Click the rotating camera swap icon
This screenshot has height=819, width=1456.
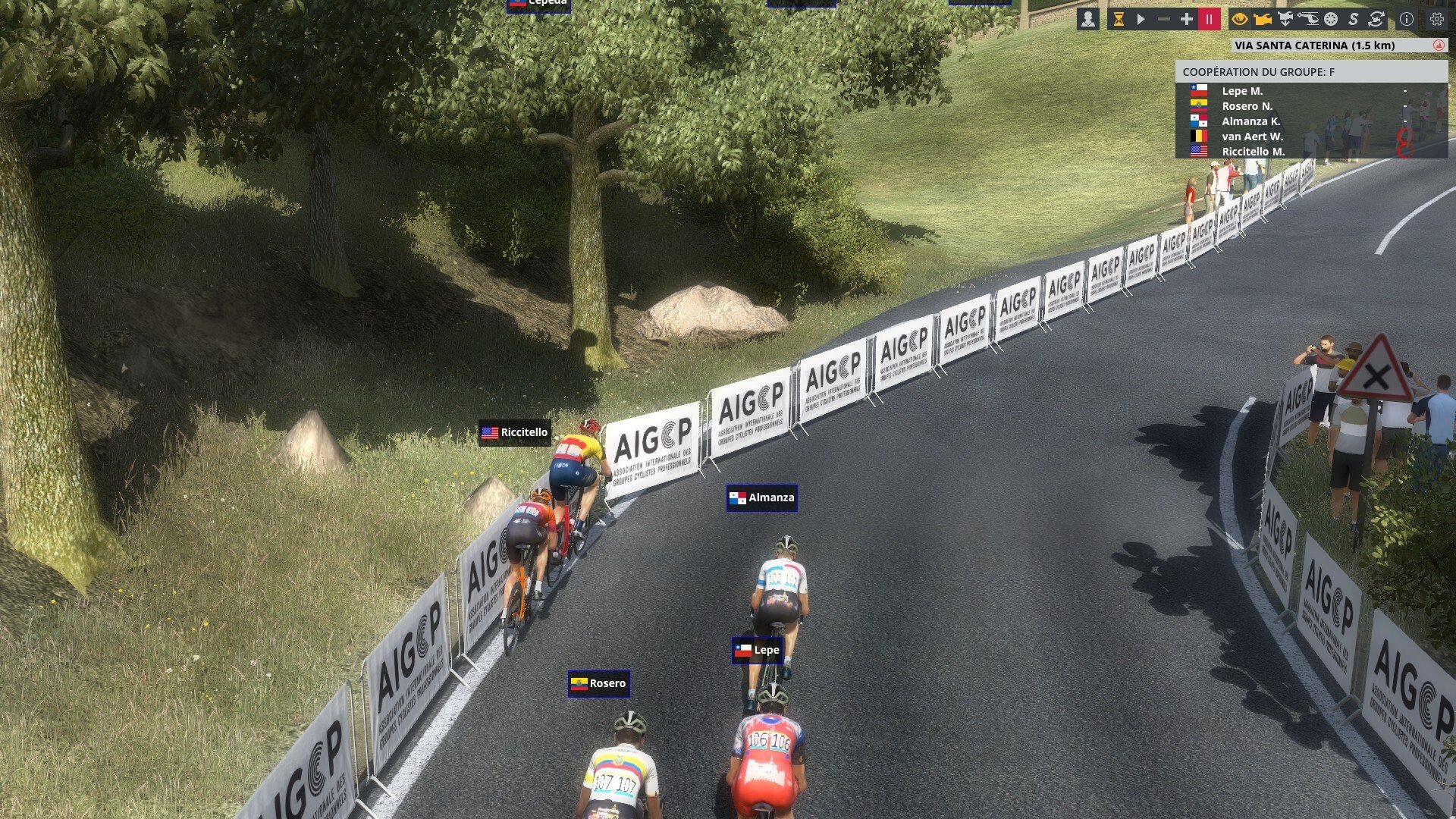(1376, 19)
